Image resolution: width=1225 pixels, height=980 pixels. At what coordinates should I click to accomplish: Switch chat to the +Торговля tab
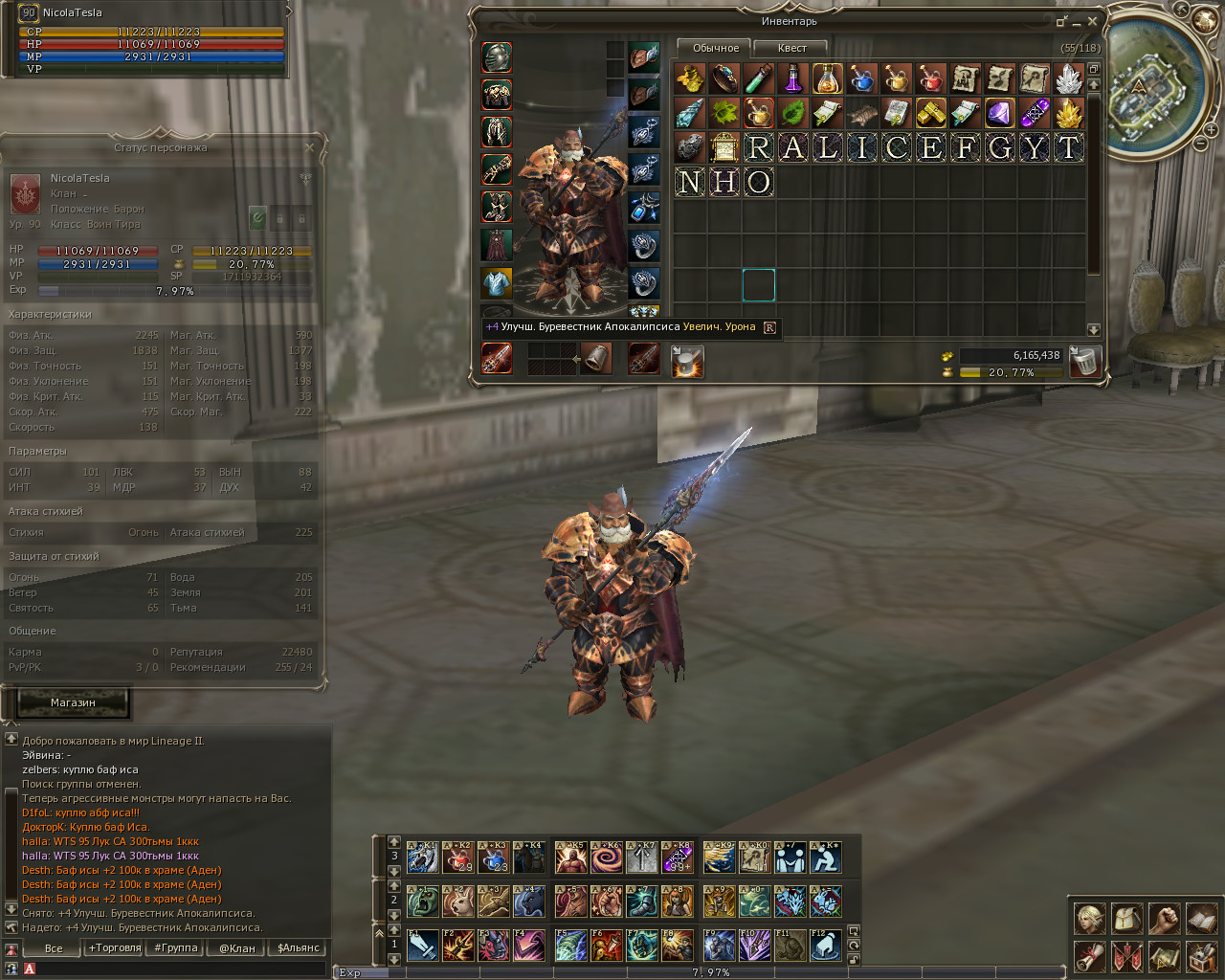[x=115, y=948]
